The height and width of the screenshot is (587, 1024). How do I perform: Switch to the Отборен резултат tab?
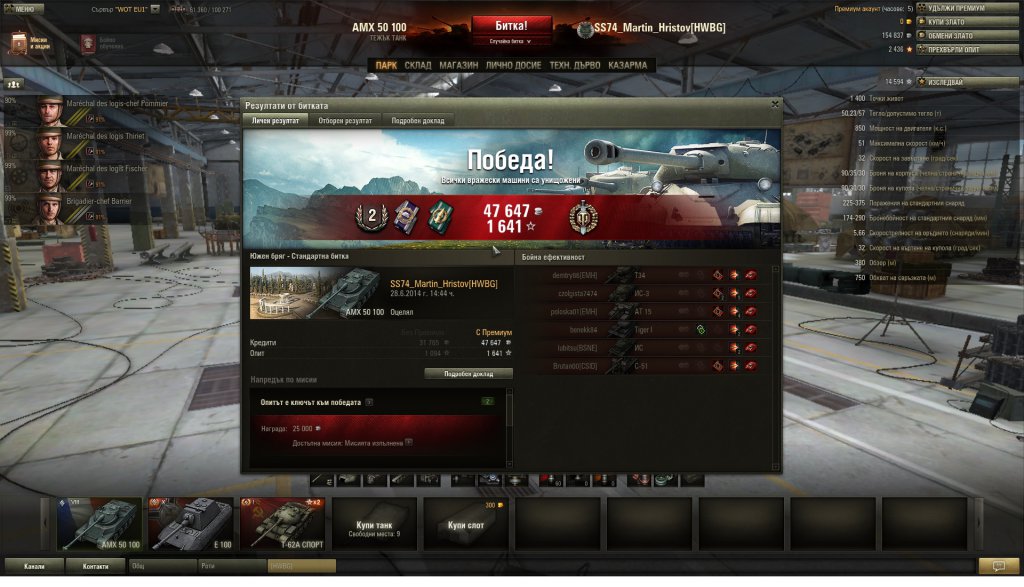pyautogui.click(x=344, y=120)
